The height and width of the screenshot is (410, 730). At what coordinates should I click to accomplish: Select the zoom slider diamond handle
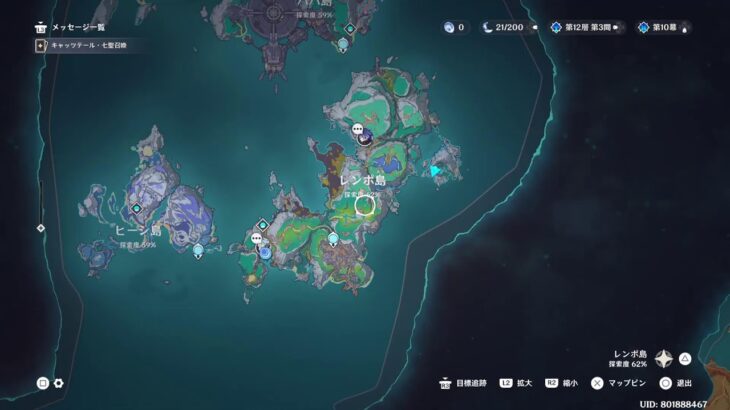coord(41,228)
